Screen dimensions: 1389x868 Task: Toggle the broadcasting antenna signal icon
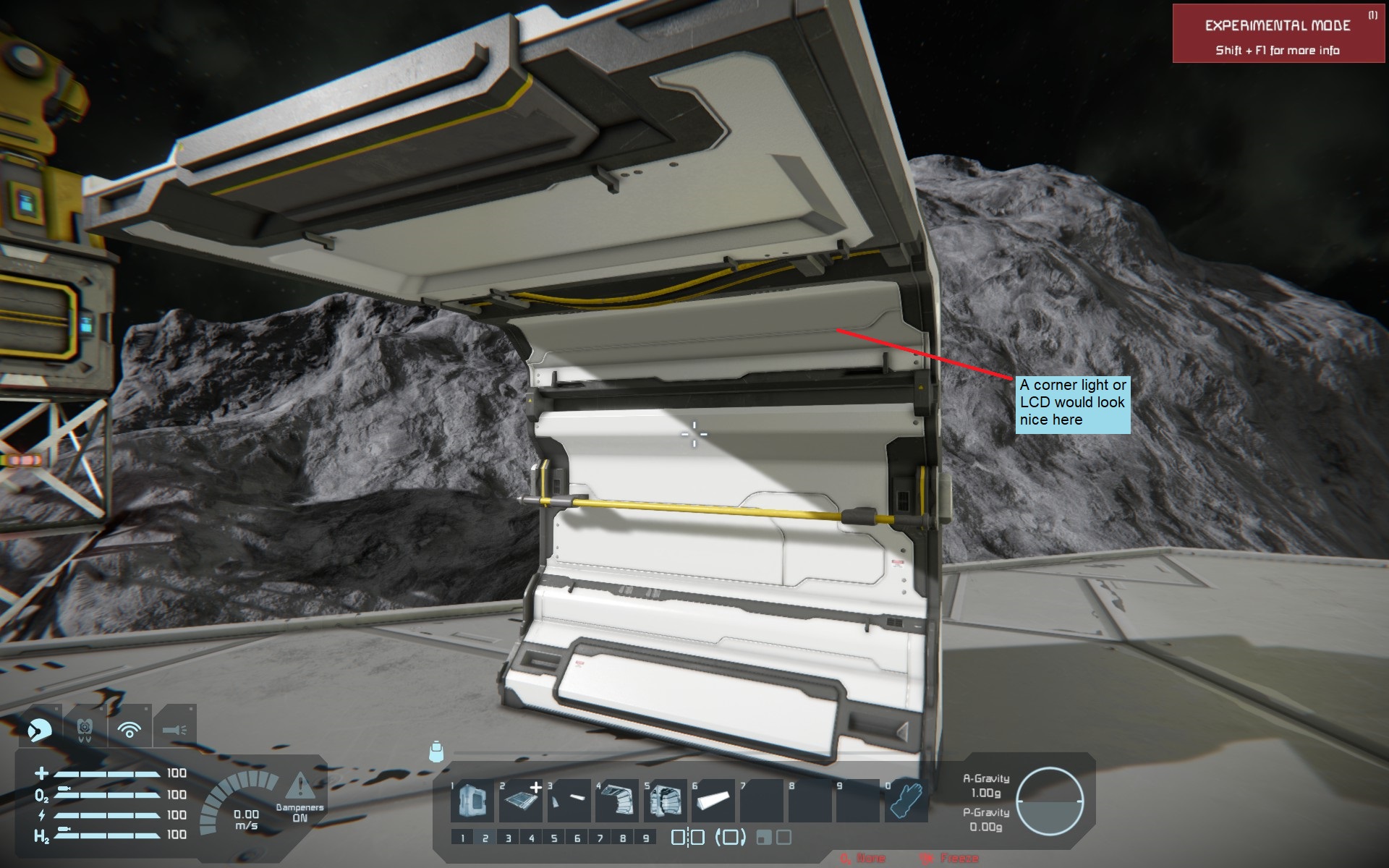pos(129,730)
